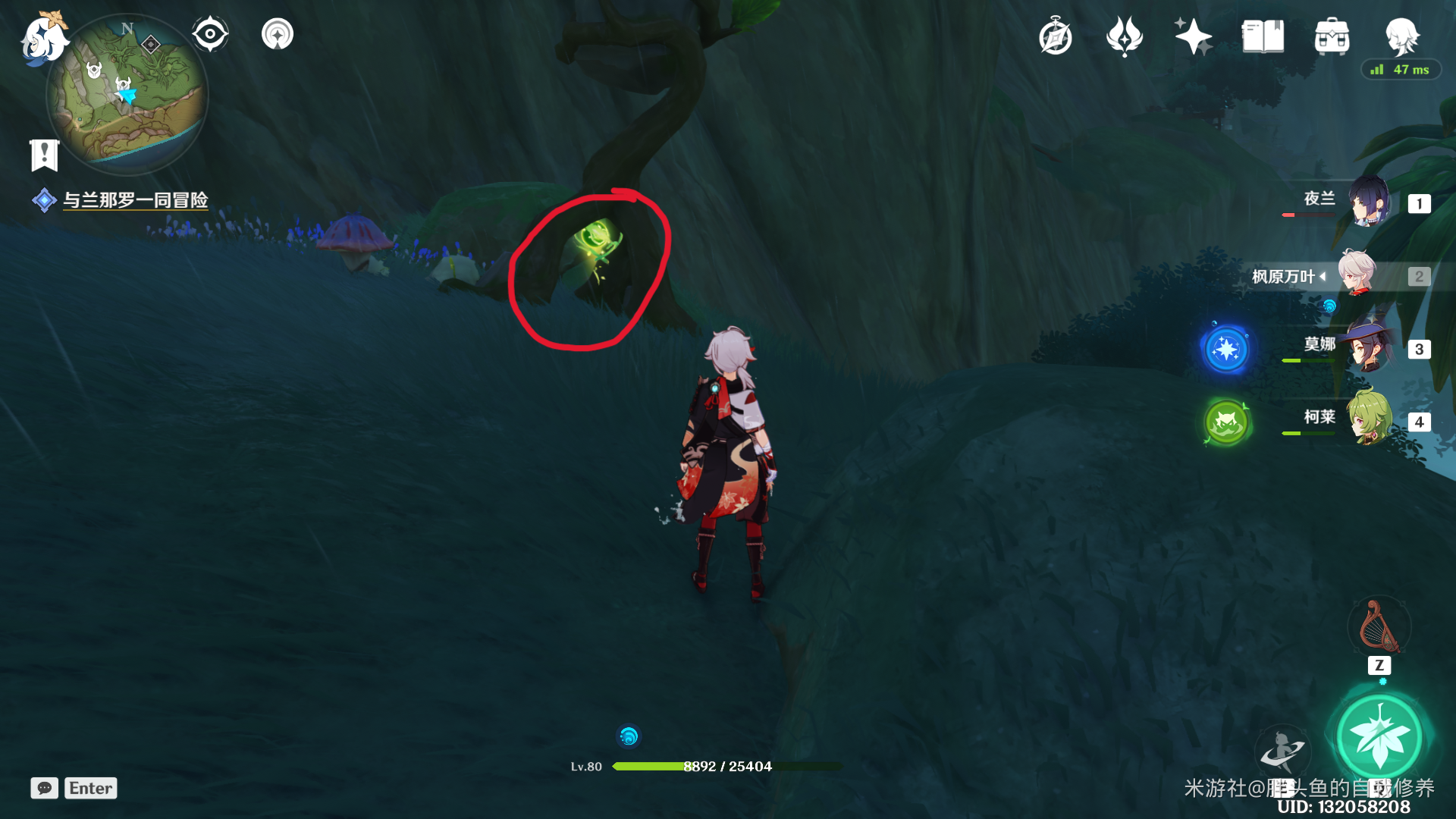
Task: Toggle the elemental sight eye icon
Action: (x=210, y=35)
